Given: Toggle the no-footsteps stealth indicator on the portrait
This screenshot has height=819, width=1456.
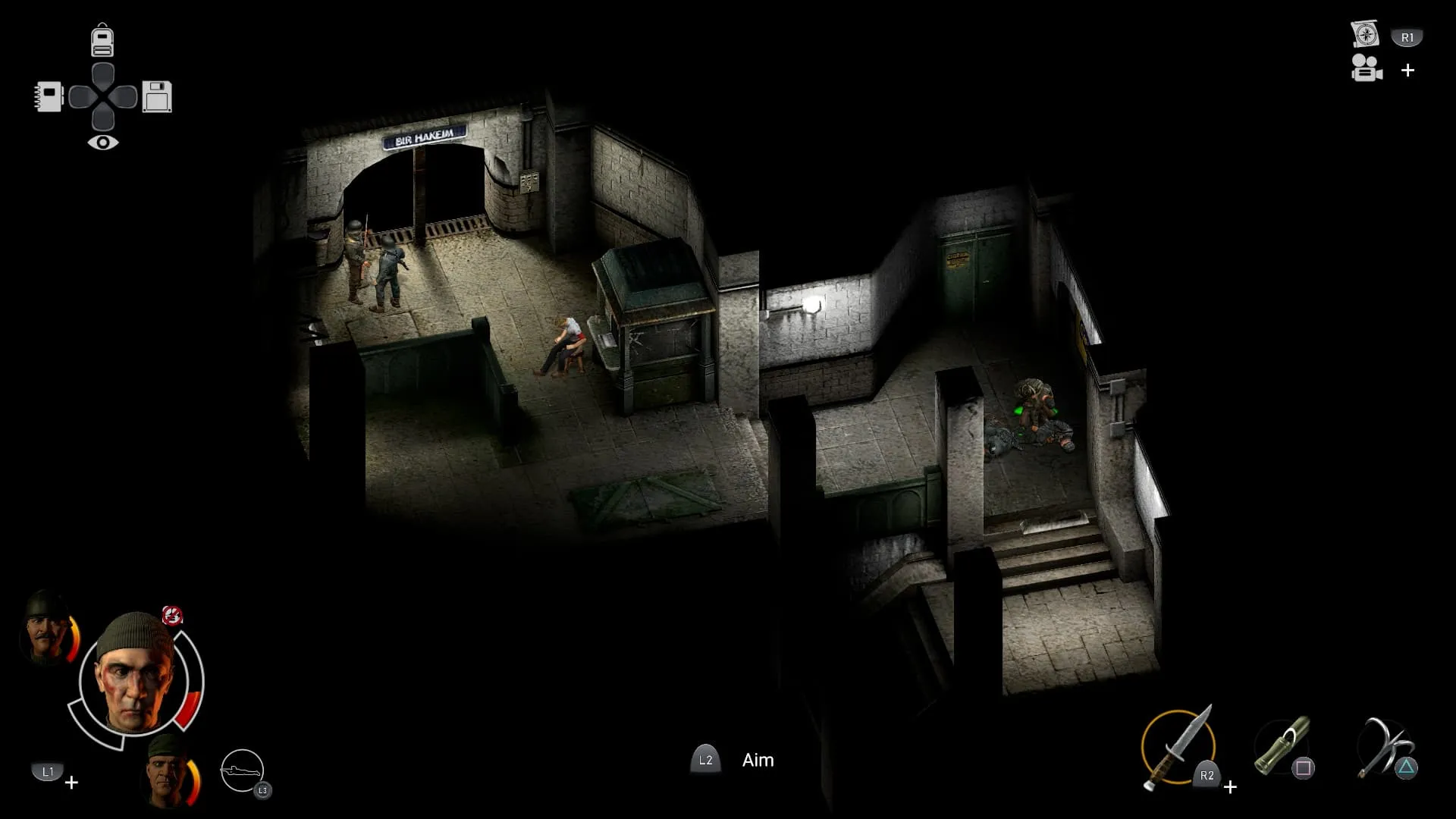Looking at the screenshot, I should click(173, 614).
